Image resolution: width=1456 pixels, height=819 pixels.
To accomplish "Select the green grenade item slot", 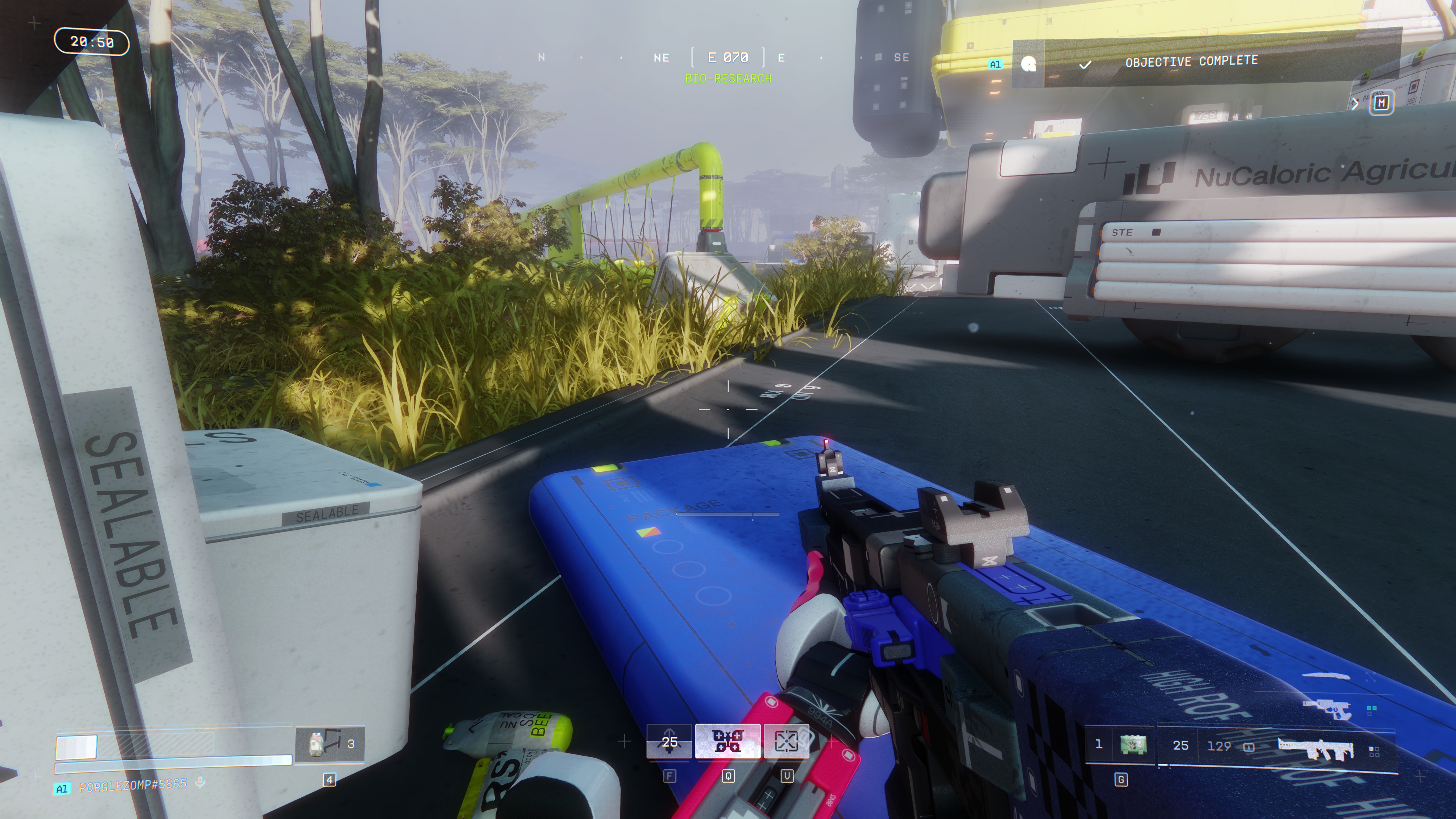I will 1133,744.
